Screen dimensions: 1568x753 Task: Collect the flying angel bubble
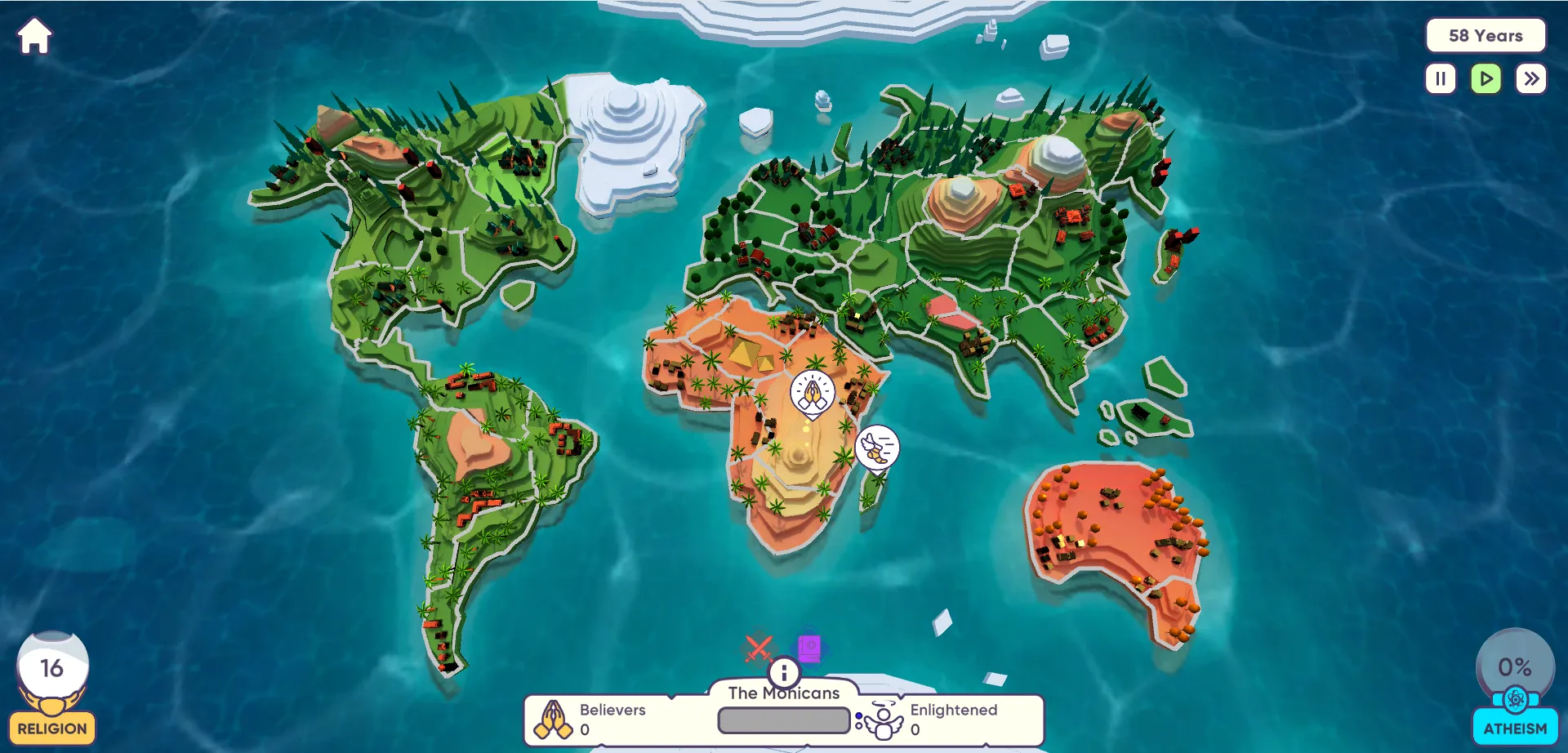coord(877,448)
